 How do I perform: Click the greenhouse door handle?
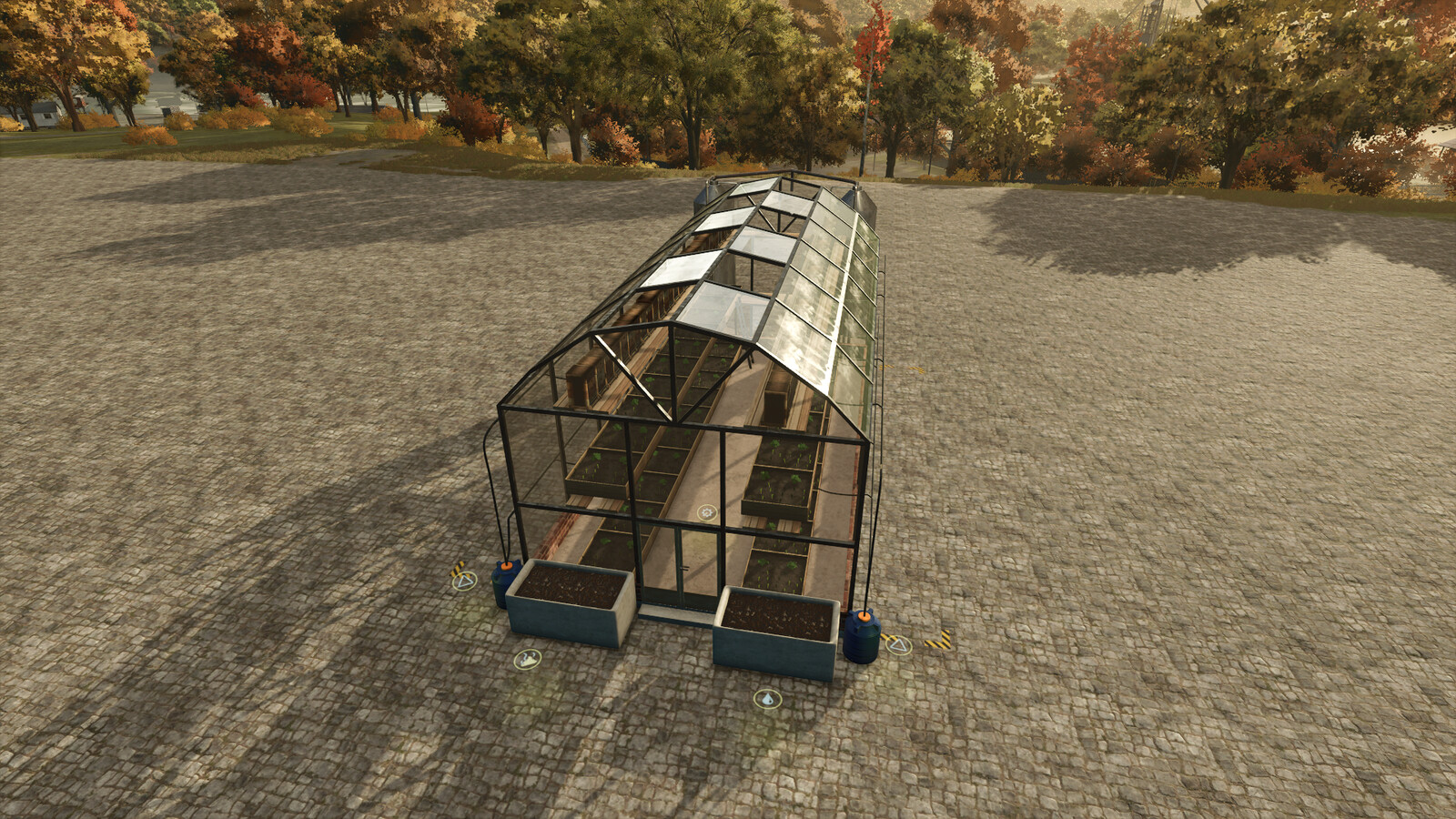point(683,569)
